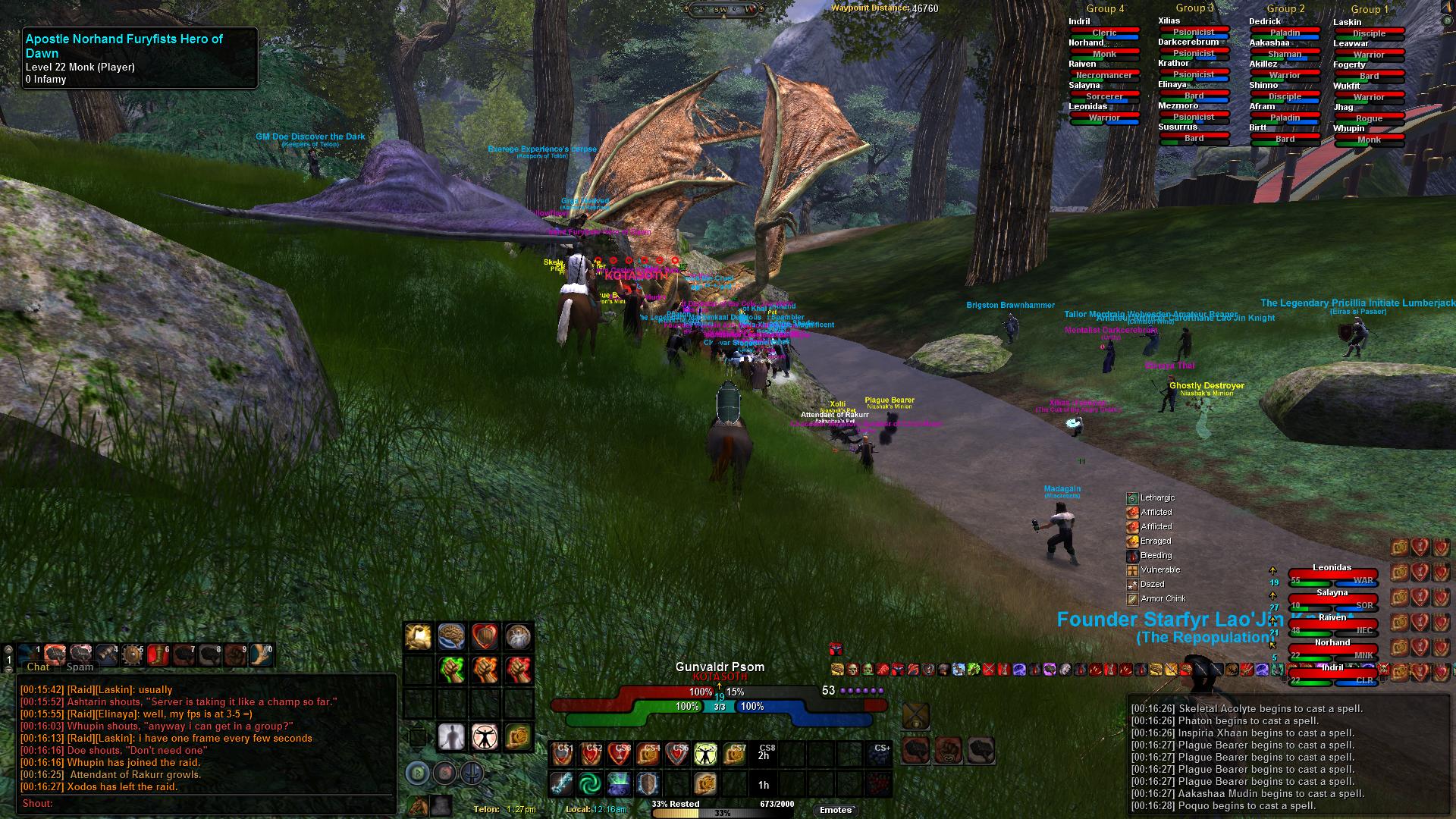This screenshot has width=1456, height=819.
Task: Switch to the Spam chat tab
Action: coord(80,667)
